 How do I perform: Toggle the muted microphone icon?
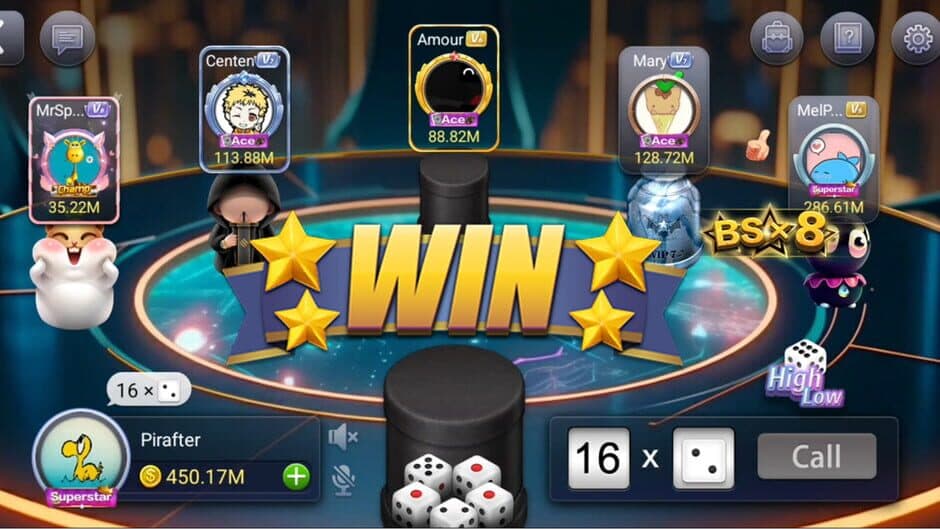343,479
